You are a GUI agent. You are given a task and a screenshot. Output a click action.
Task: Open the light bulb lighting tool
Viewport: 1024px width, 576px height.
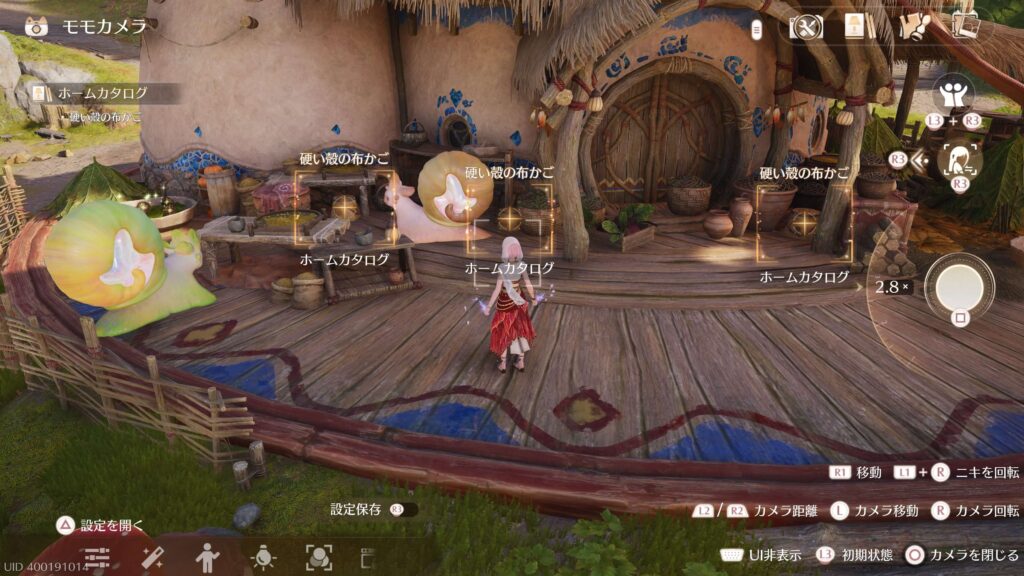click(263, 557)
